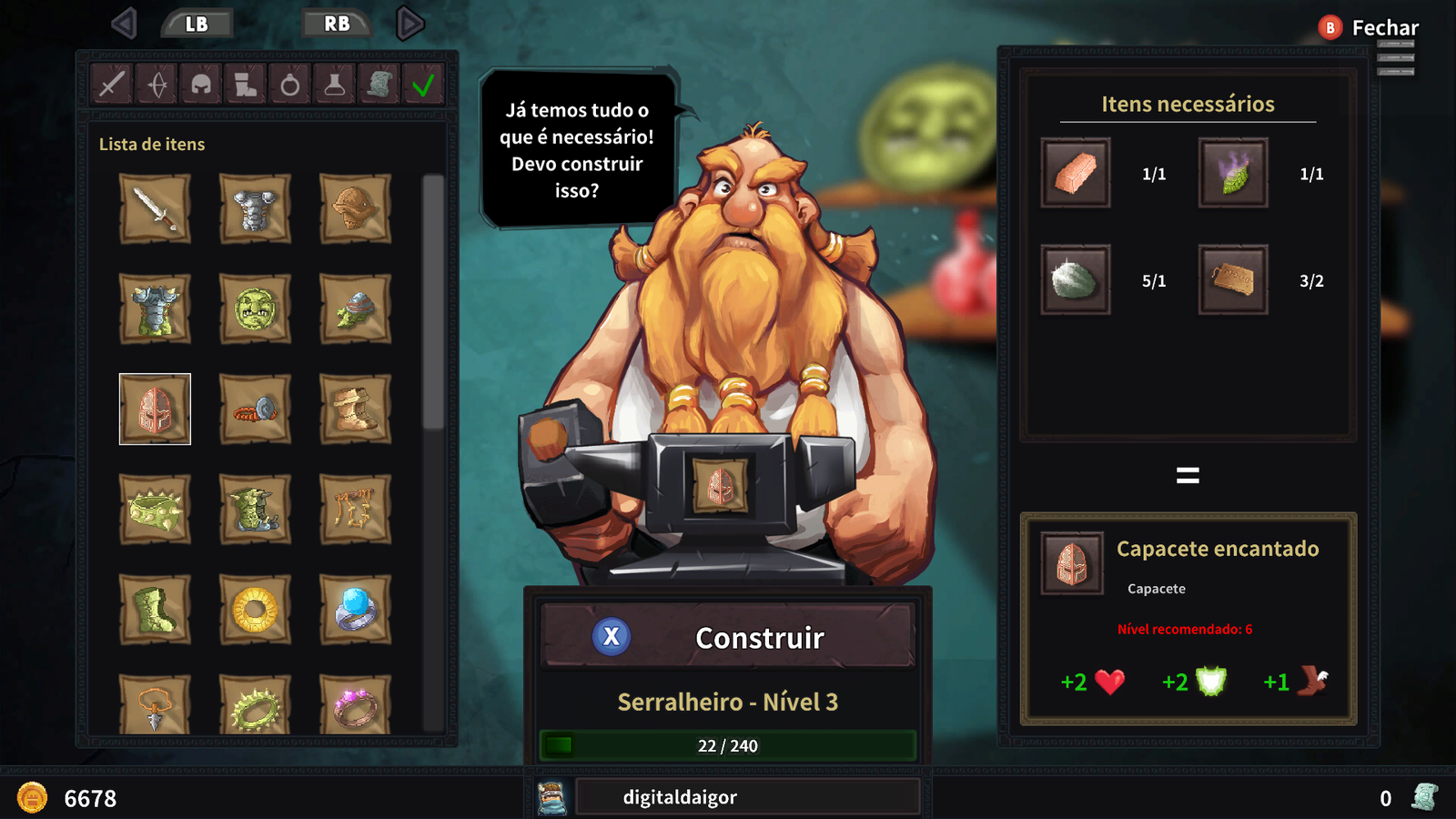Select the scroll category tab
1456x819 pixels.
pyautogui.click(x=379, y=86)
